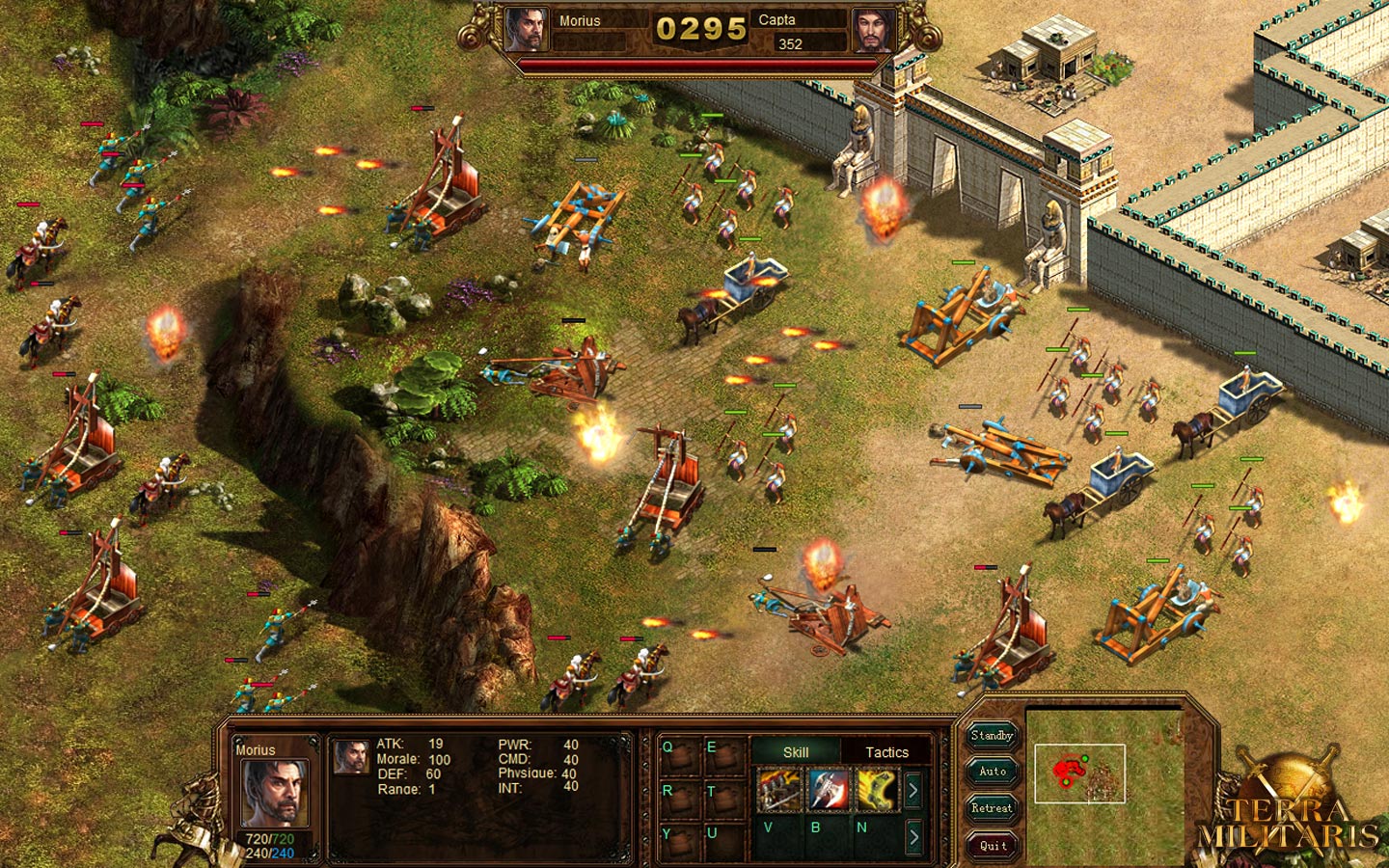
Task: Switch to the Tactics tab
Action: pyautogui.click(x=886, y=752)
